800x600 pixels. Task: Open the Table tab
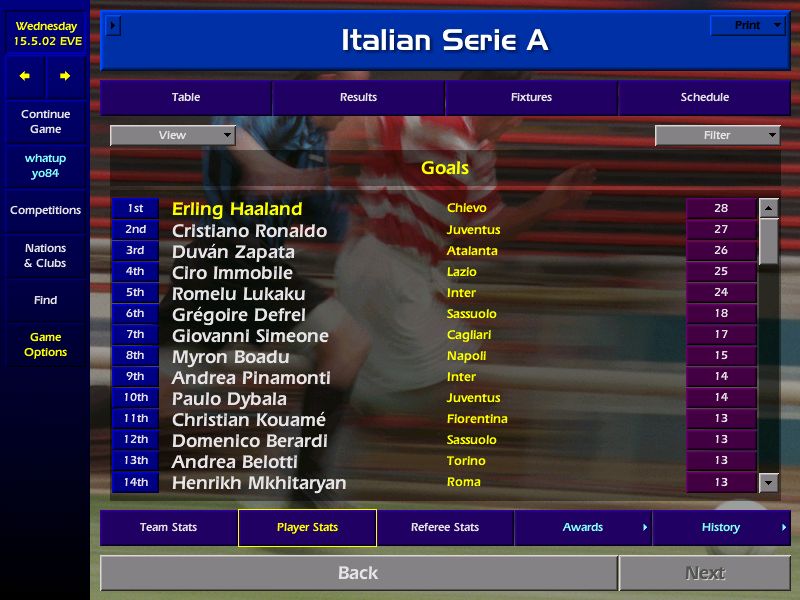(x=186, y=98)
